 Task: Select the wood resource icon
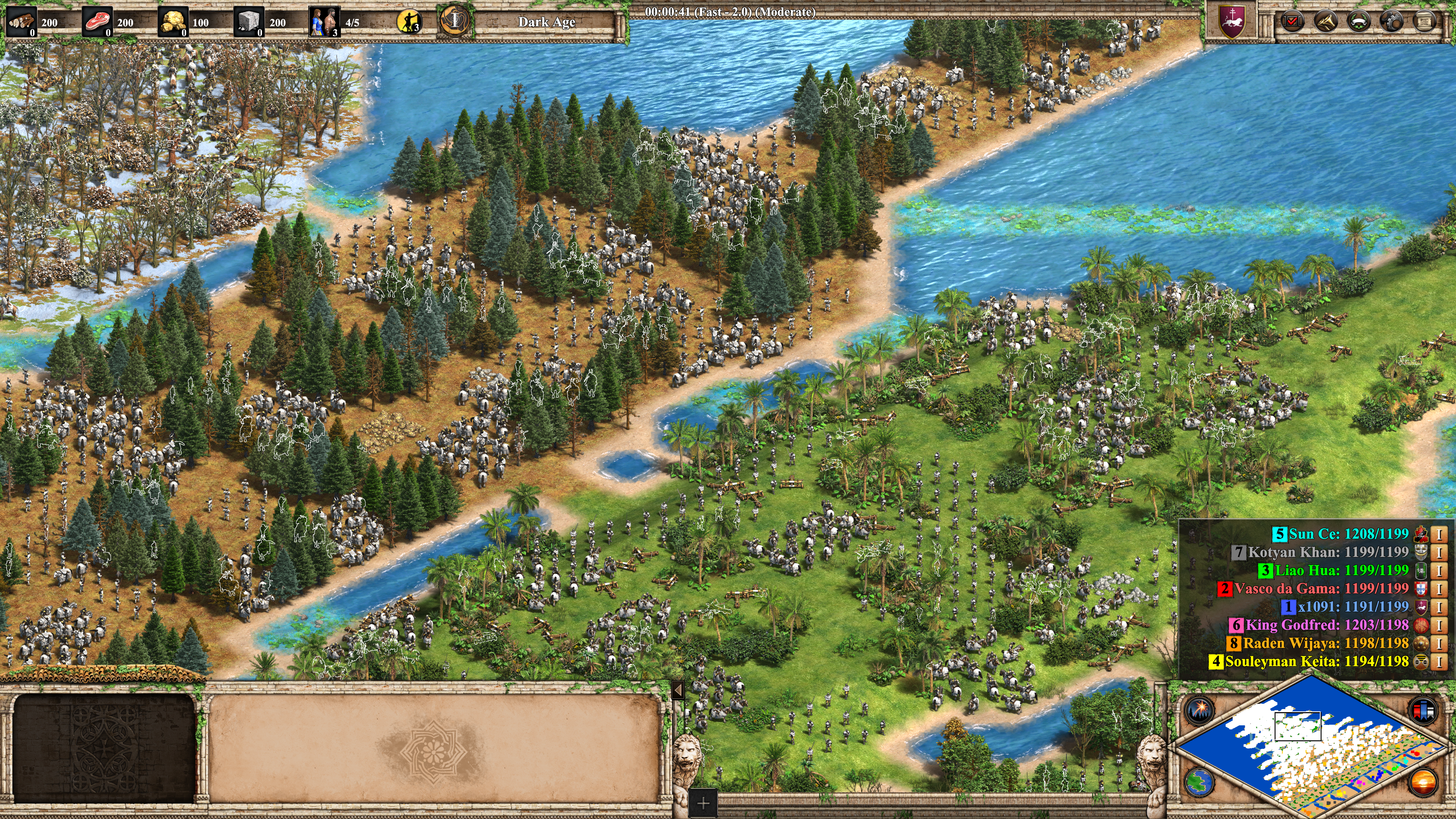[x=21, y=23]
